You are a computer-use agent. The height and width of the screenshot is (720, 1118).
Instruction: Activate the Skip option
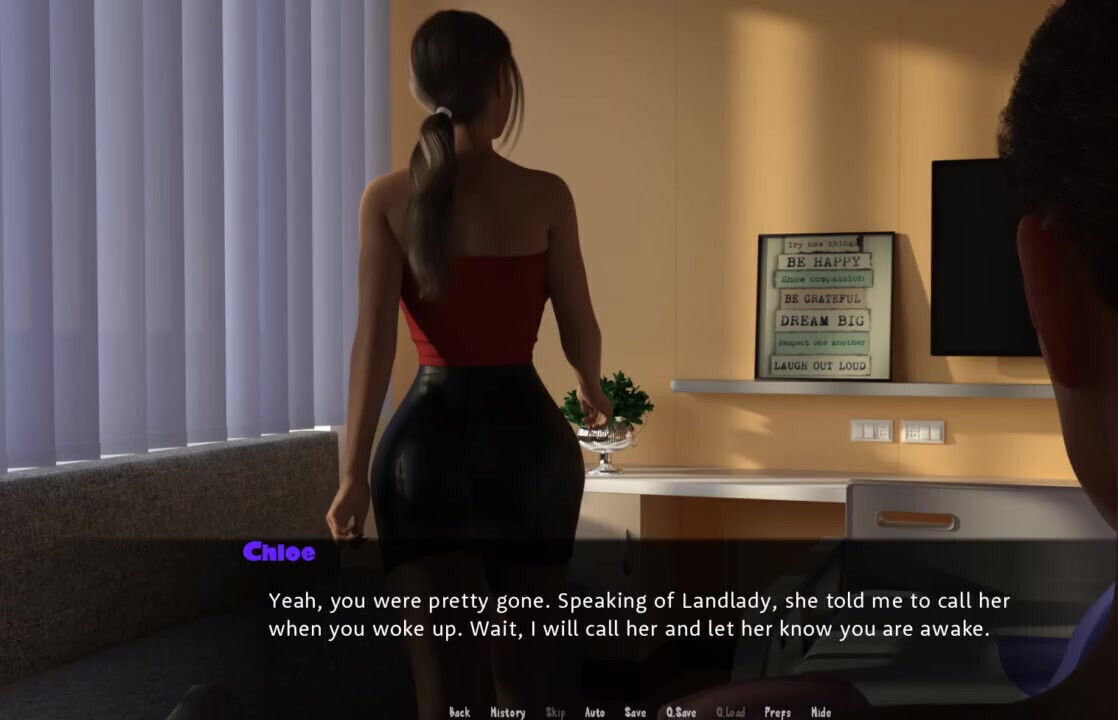click(x=555, y=712)
